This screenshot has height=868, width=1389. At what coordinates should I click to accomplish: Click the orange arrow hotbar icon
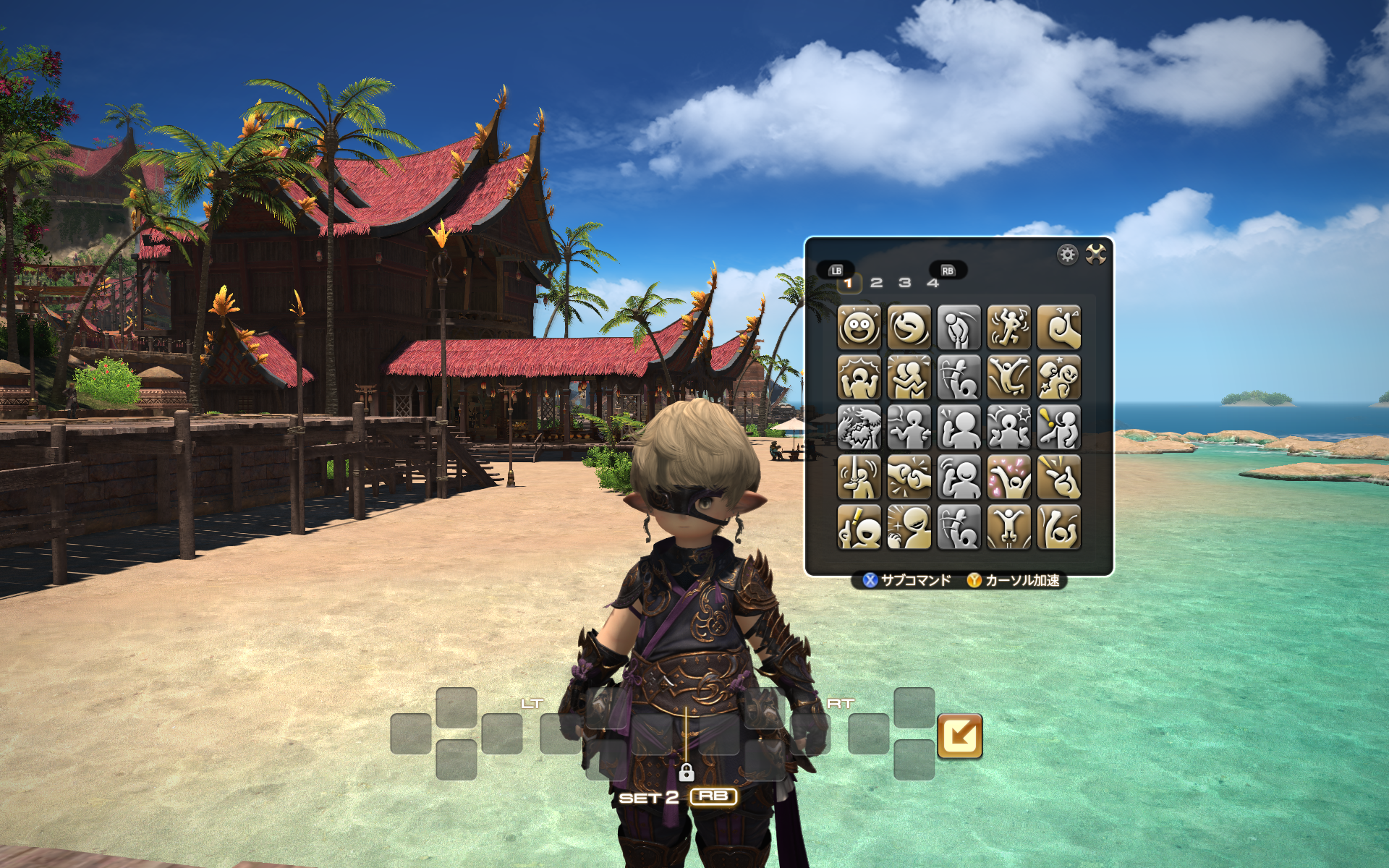(959, 736)
